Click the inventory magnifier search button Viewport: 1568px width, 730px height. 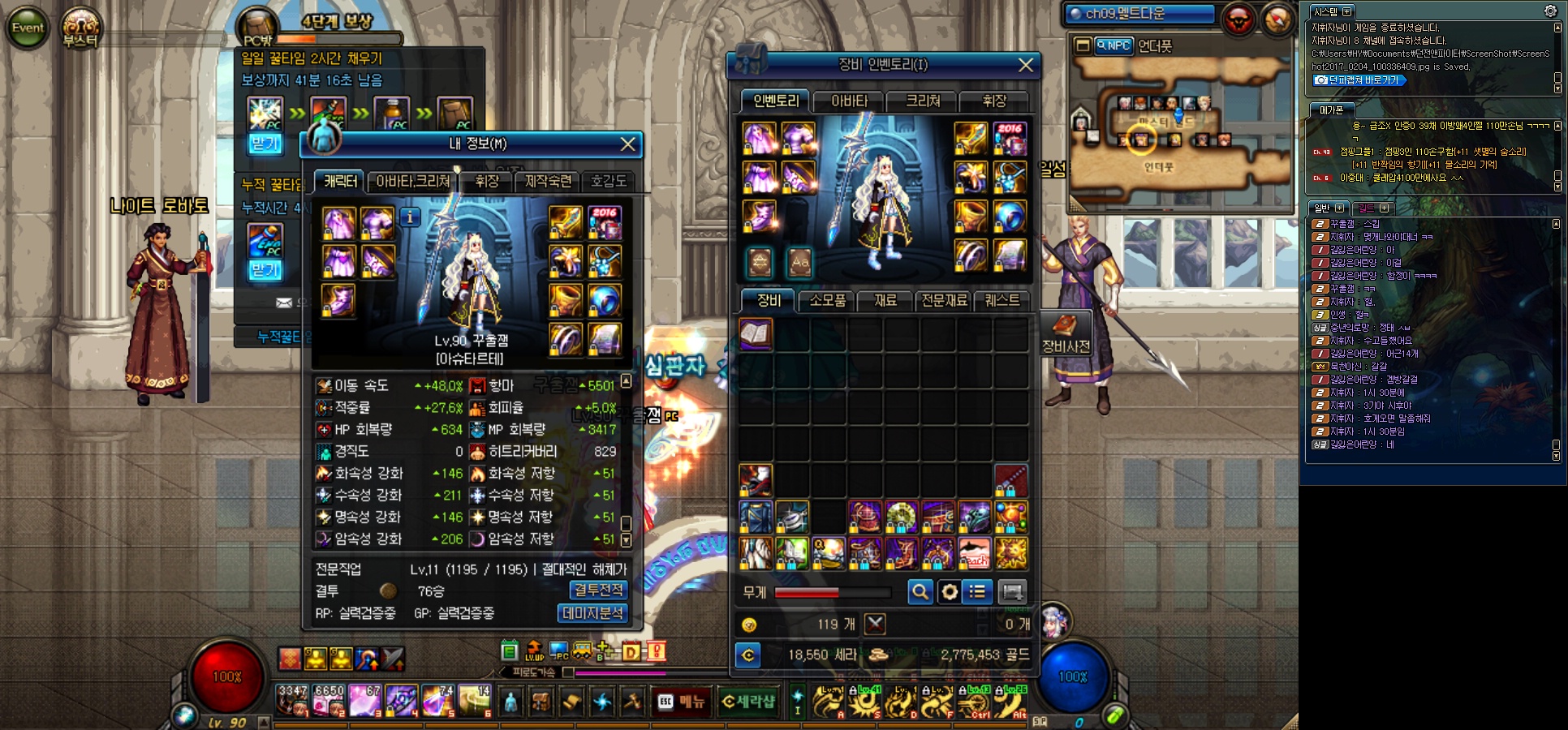tap(920, 592)
